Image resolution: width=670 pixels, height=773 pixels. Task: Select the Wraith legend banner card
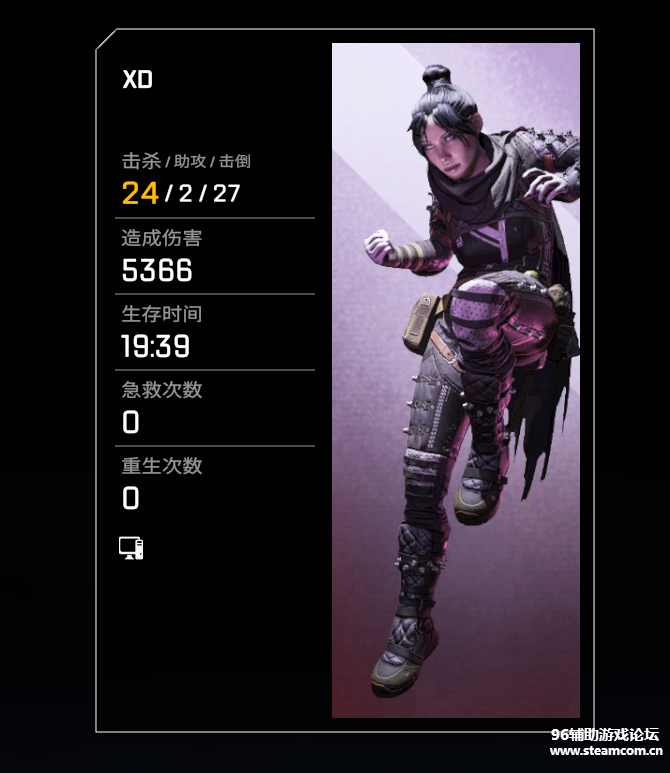click(455, 380)
